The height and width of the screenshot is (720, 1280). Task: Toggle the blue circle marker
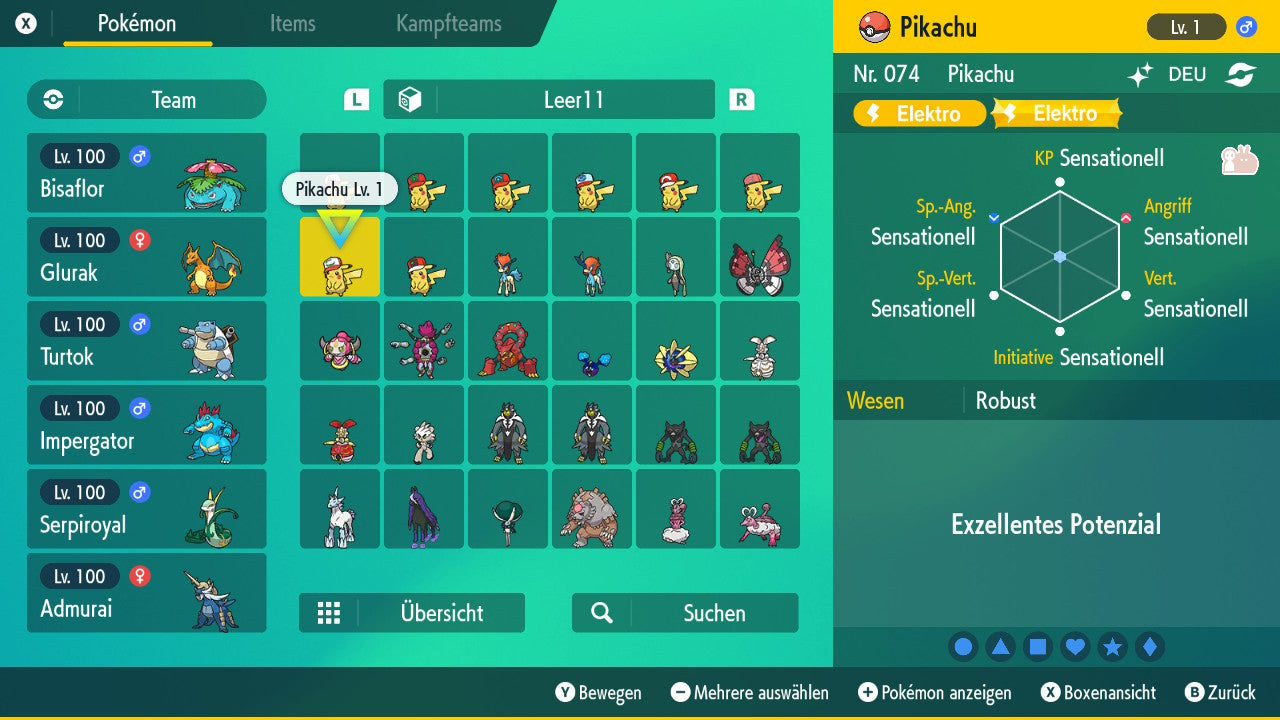click(963, 646)
